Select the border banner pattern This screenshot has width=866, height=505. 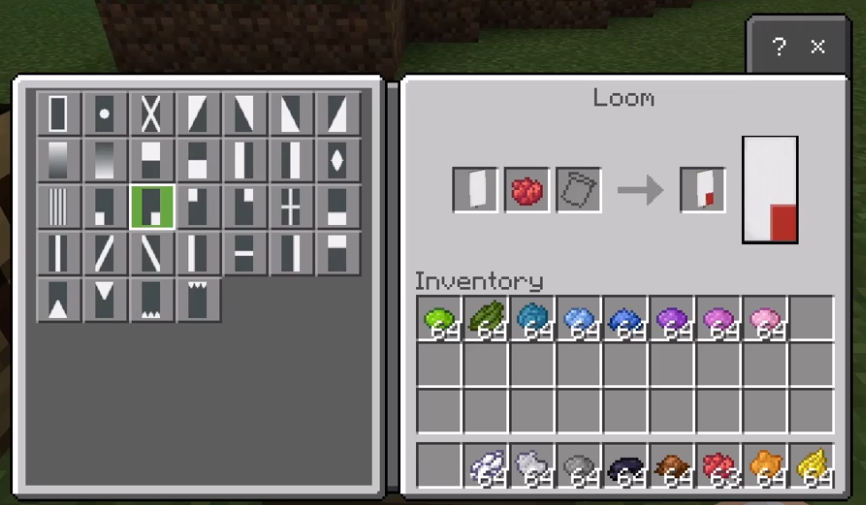point(58,114)
